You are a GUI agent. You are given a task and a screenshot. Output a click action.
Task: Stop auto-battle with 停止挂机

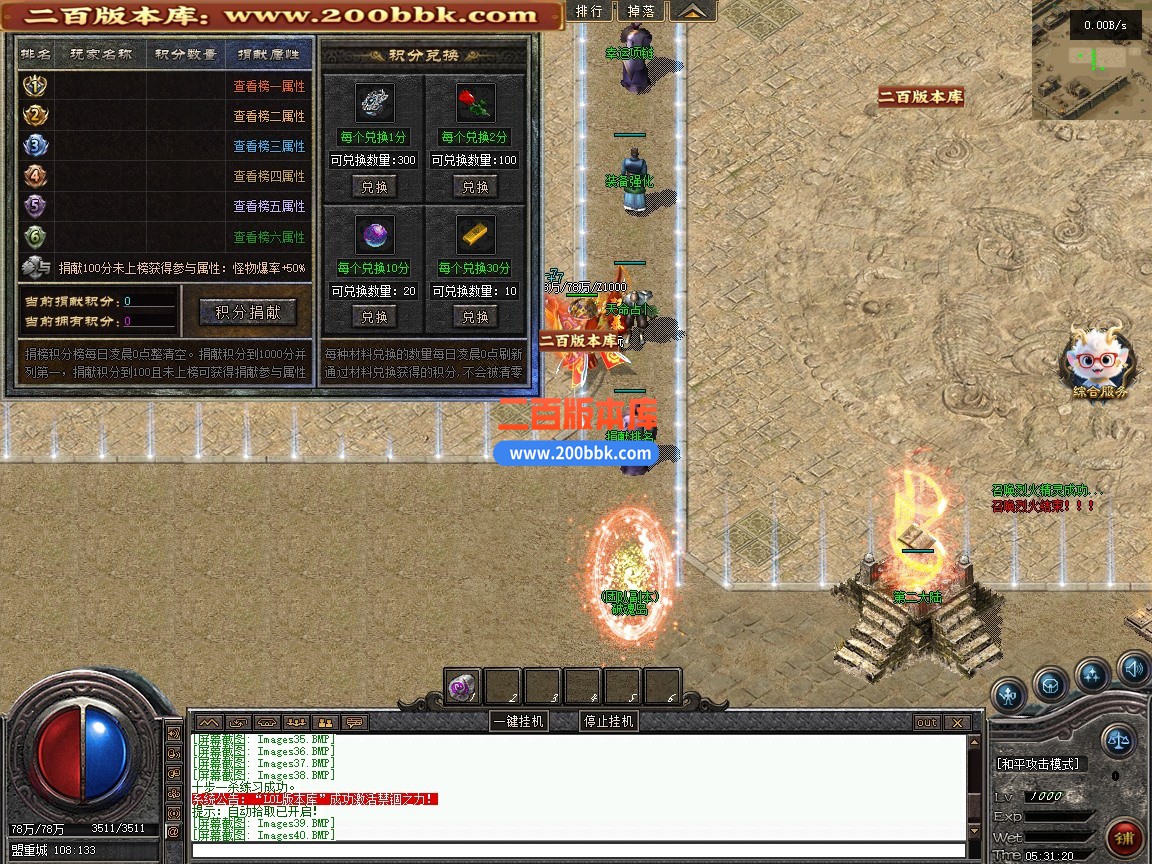tap(608, 721)
